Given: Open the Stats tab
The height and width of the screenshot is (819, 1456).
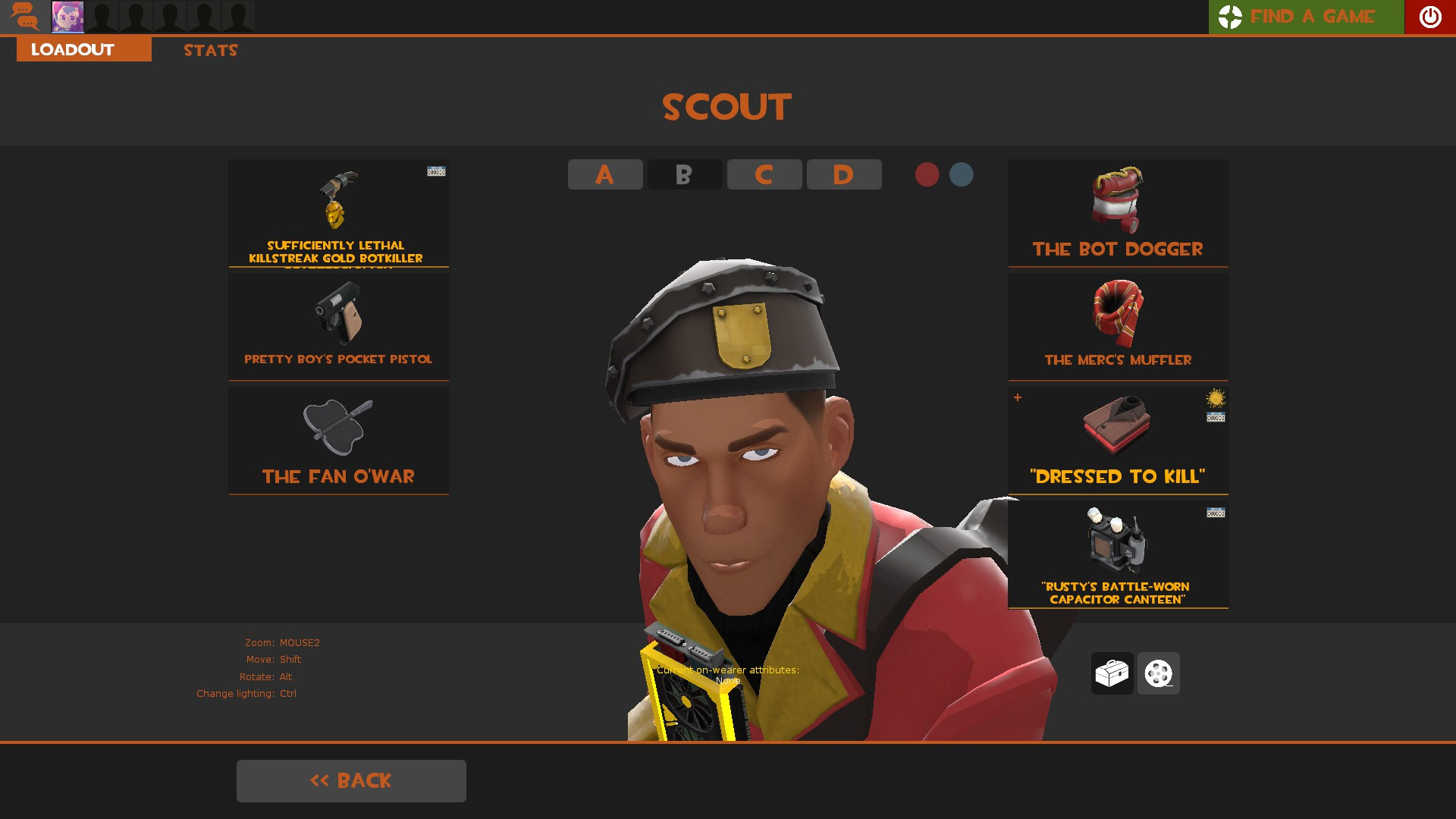Looking at the screenshot, I should click(210, 50).
